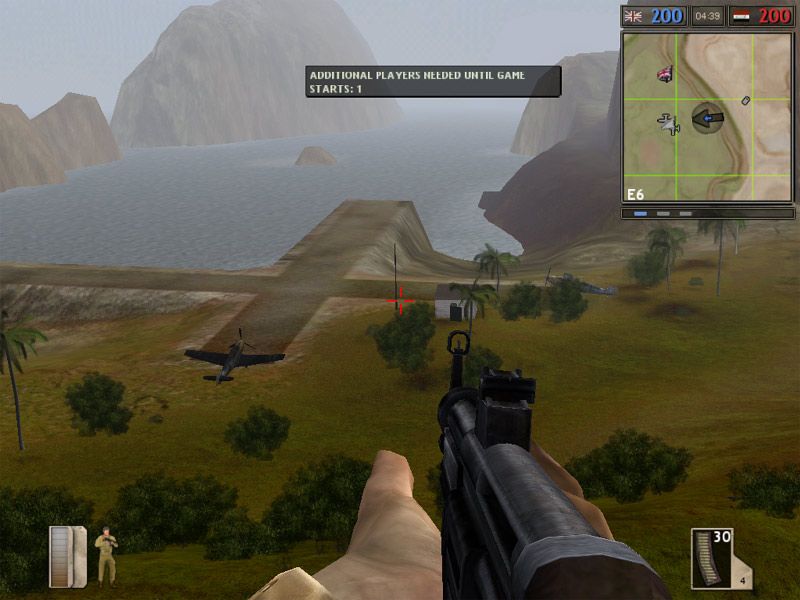Viewport: 800px width, 600px height.
Task: Click the Iraqi team flag icon
Action: [740, 16]
